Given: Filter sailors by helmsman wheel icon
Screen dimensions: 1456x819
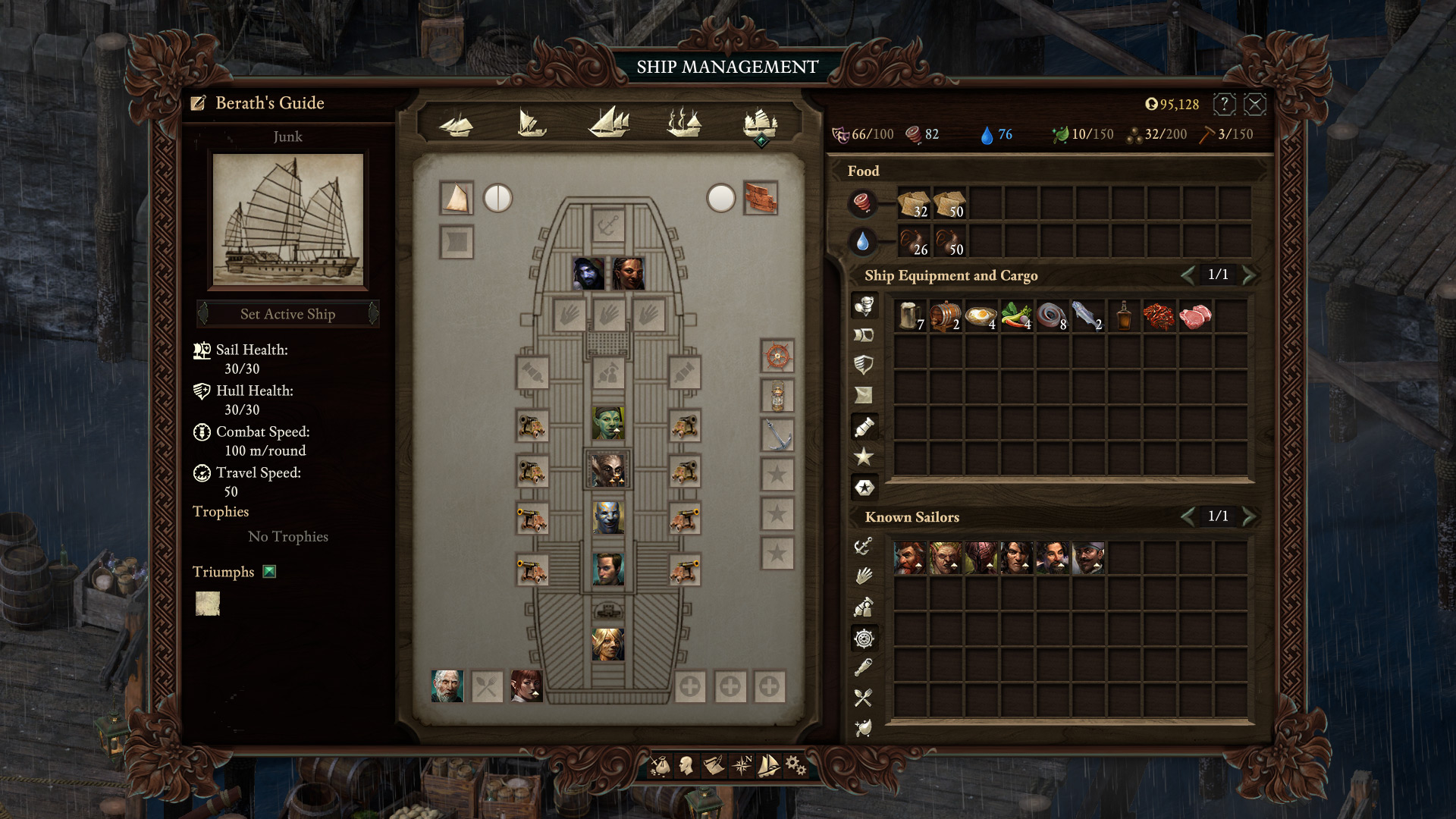Looking at the screenshot, I should (864, 639).
